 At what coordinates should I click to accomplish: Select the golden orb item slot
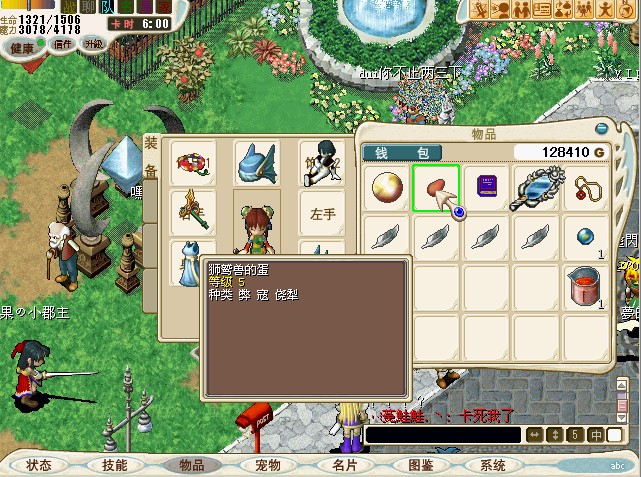386,188
